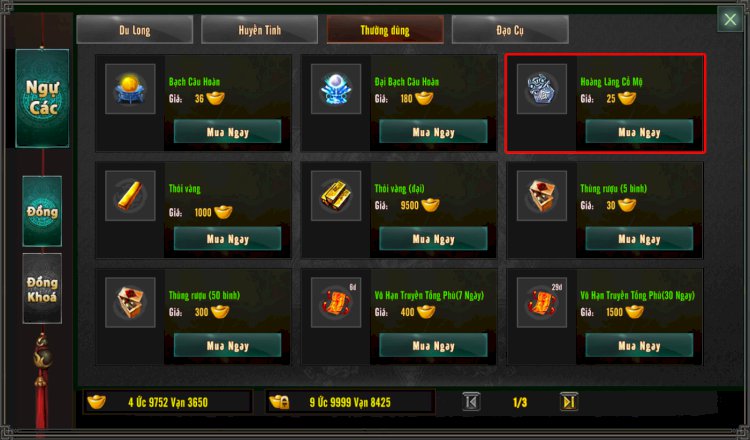Switch to Đồng Khoá side tab
Screen dimensions: 750x440
pos(42,288)
